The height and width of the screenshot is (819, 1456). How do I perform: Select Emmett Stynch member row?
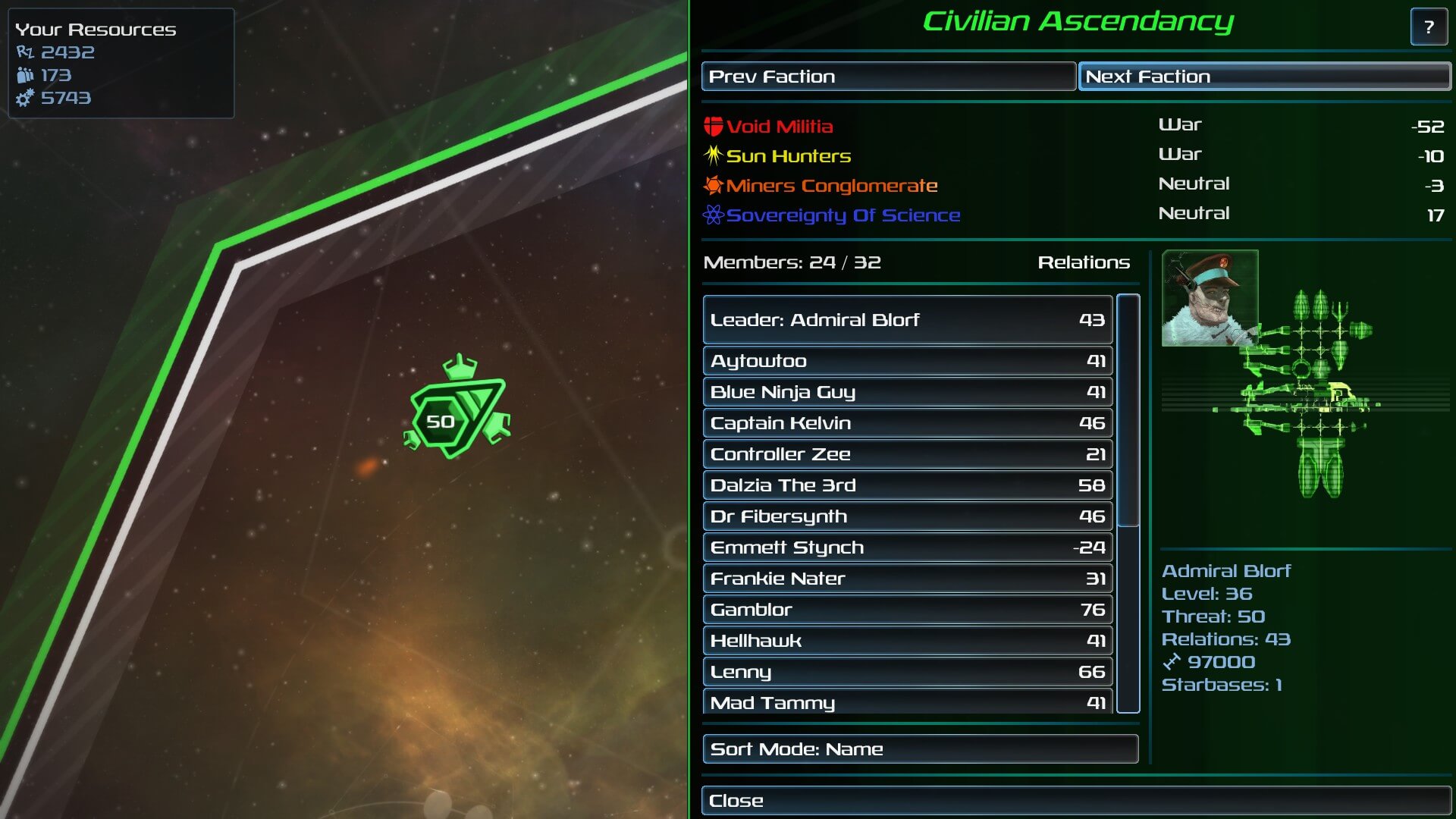point(907,548)
